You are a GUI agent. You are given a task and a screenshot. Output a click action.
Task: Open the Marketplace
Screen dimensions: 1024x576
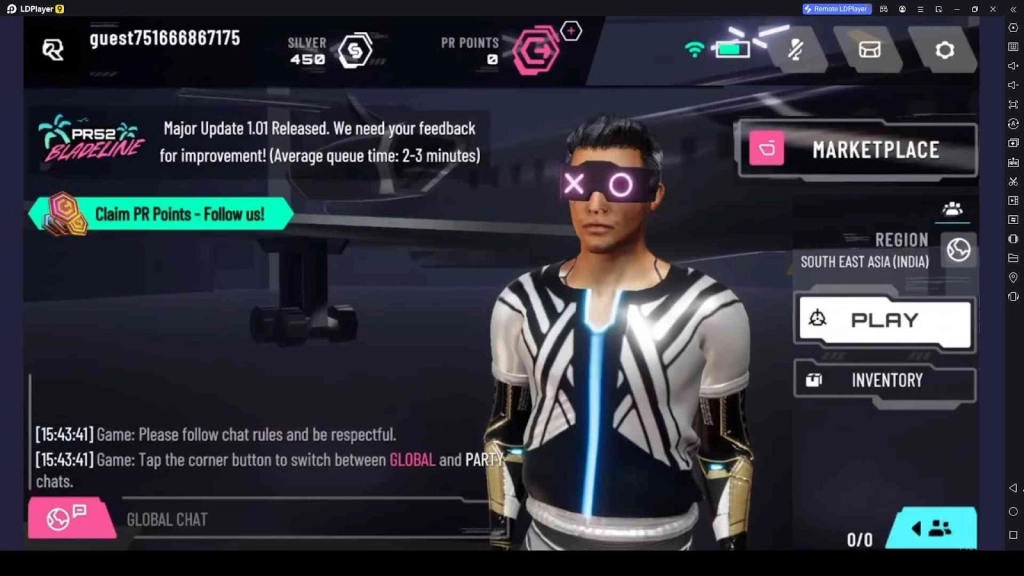coord(857,150)
